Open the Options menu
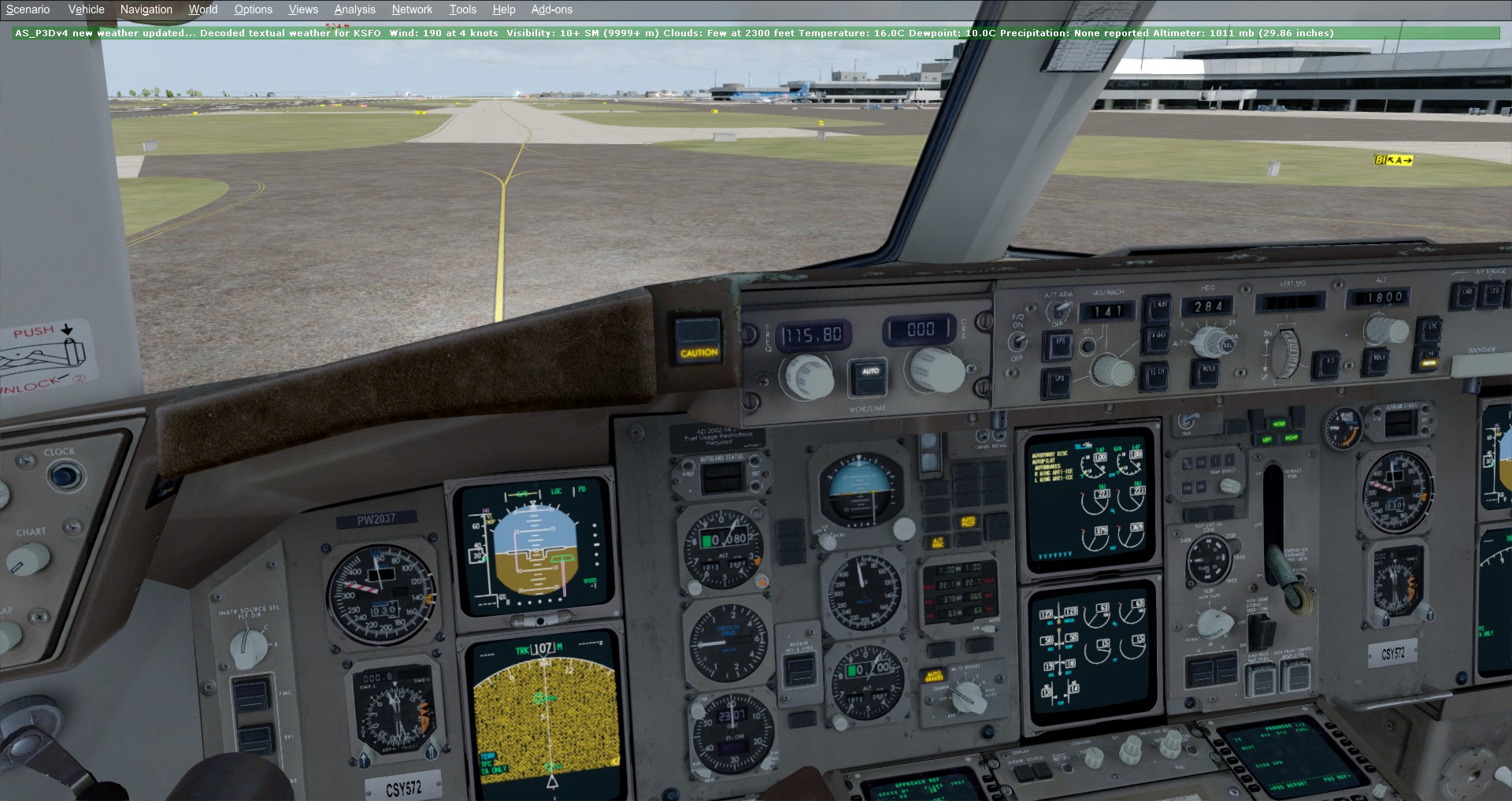 click(253, 9)
